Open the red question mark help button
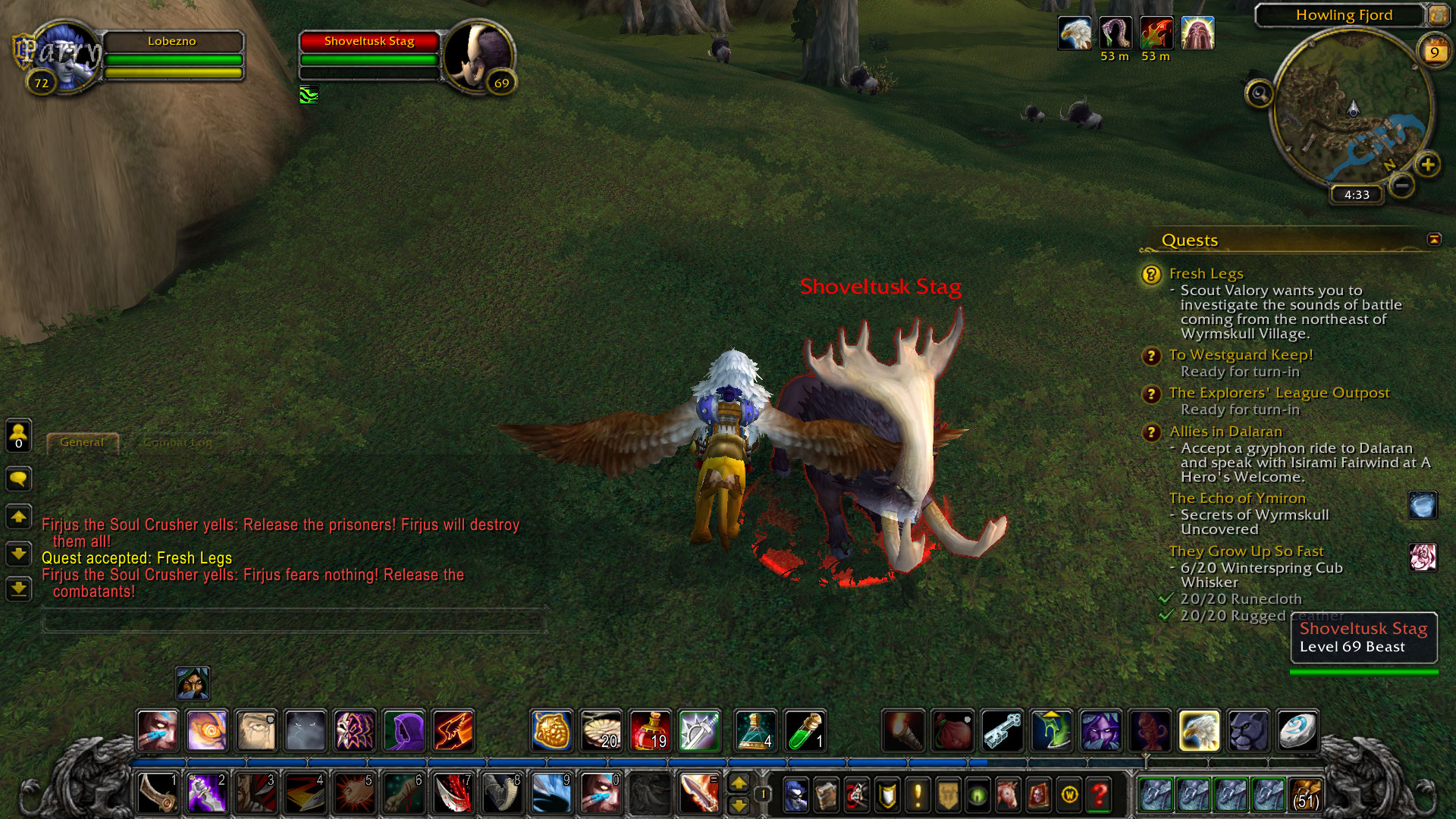 click(1099, 795)
